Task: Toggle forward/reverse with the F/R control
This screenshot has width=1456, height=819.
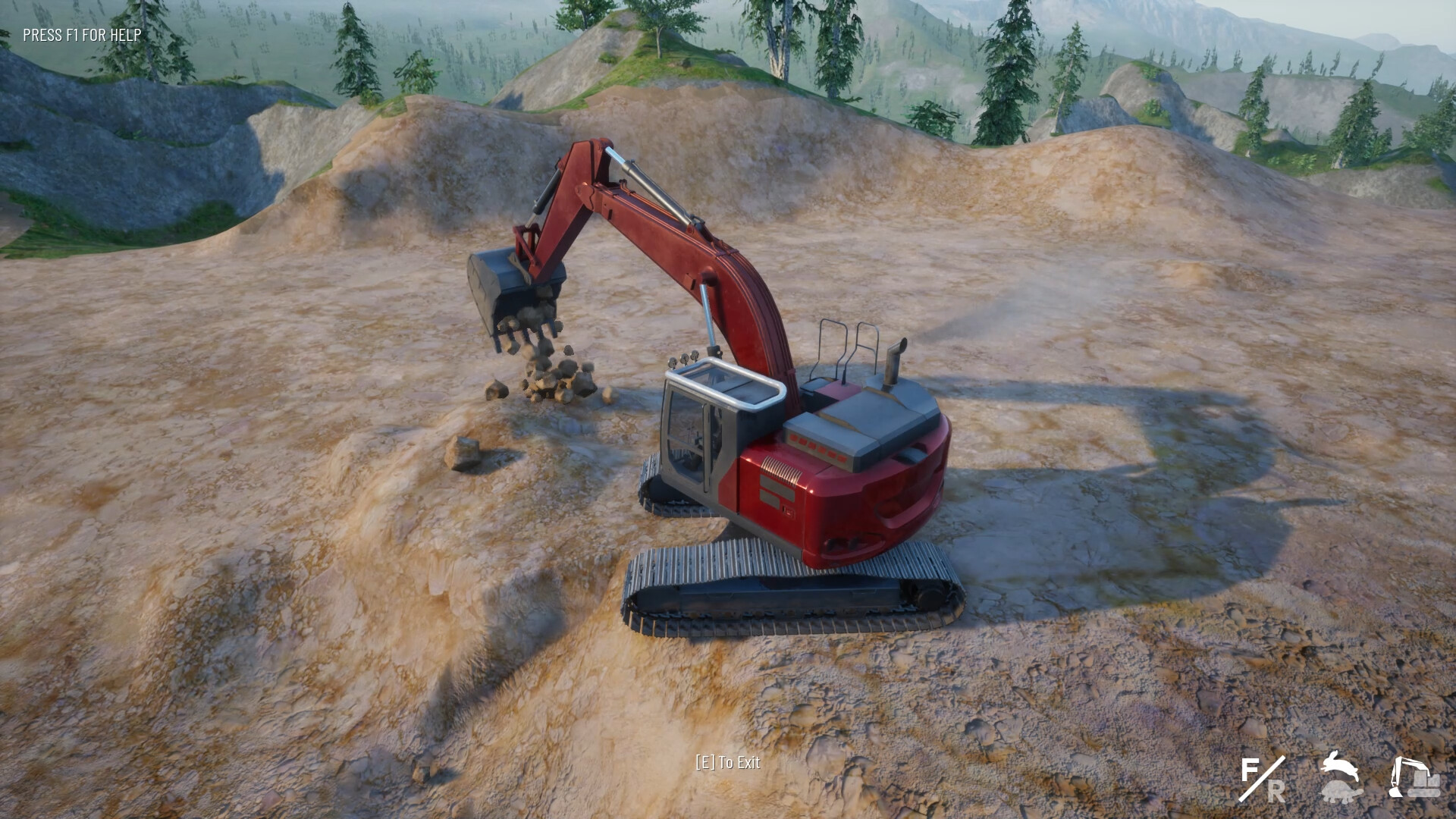Action: click(1263, 780)
